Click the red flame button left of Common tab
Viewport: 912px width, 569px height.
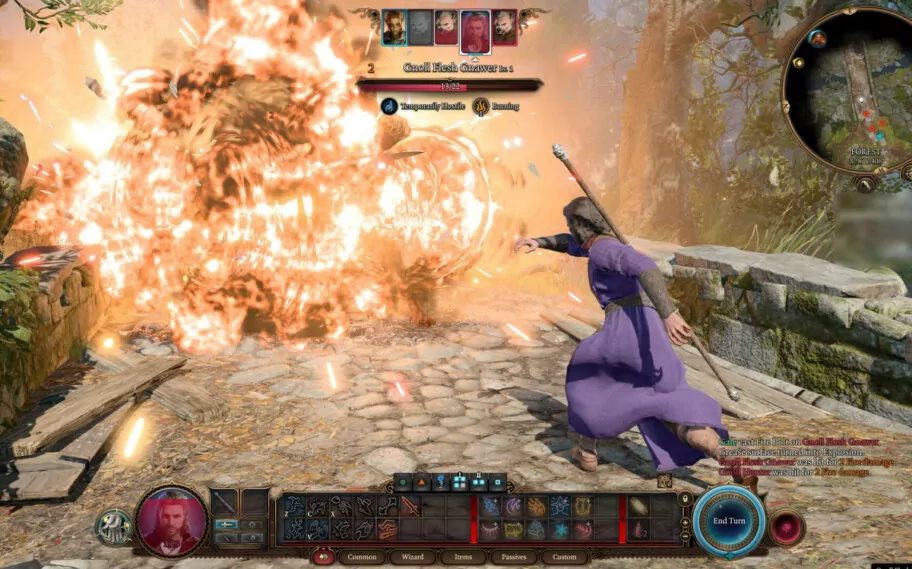323,557
